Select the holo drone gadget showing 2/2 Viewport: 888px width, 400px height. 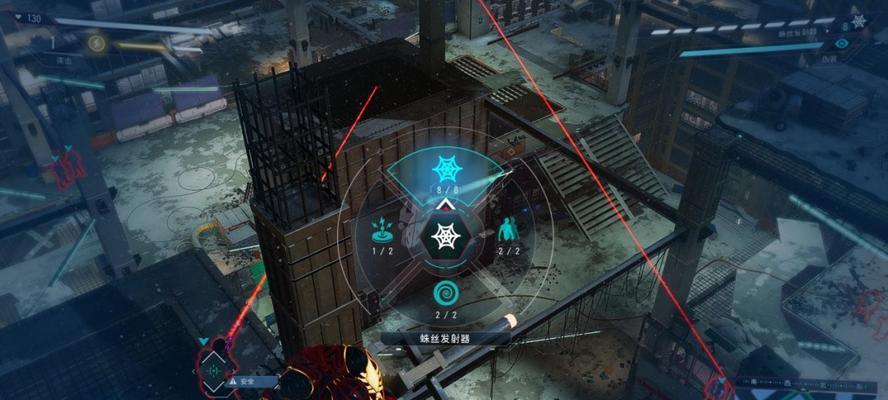point(508,229)
